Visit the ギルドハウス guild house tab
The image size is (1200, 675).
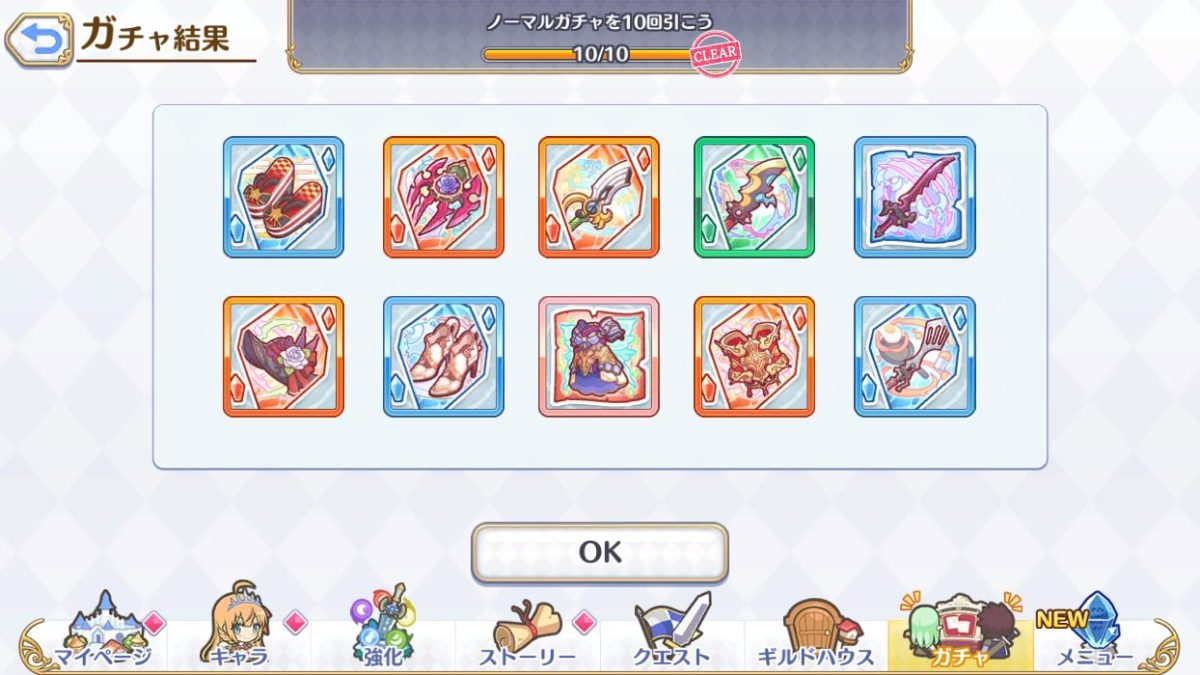click(815, 630)
